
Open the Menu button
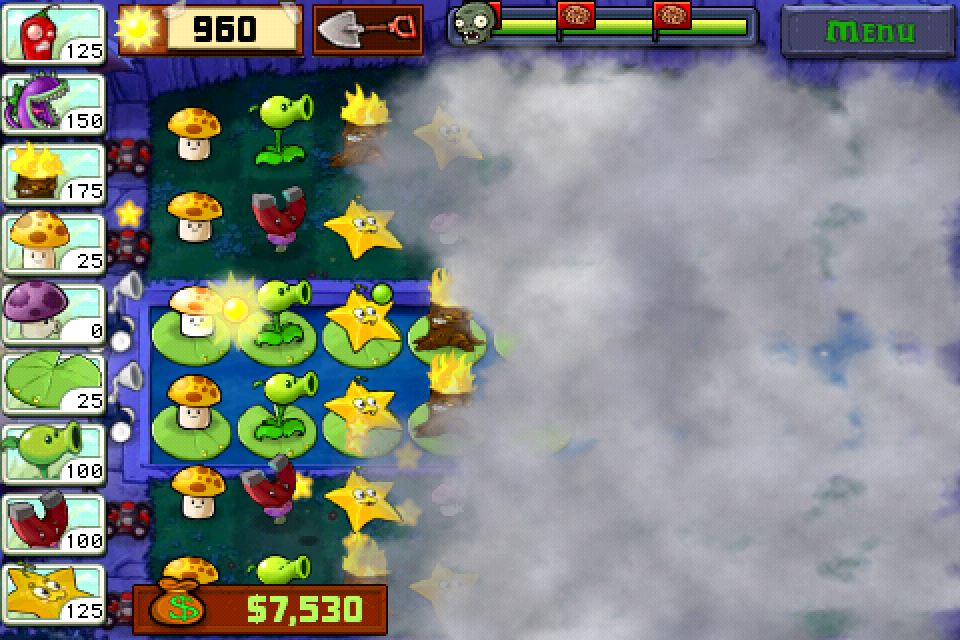tap(867, 31)
